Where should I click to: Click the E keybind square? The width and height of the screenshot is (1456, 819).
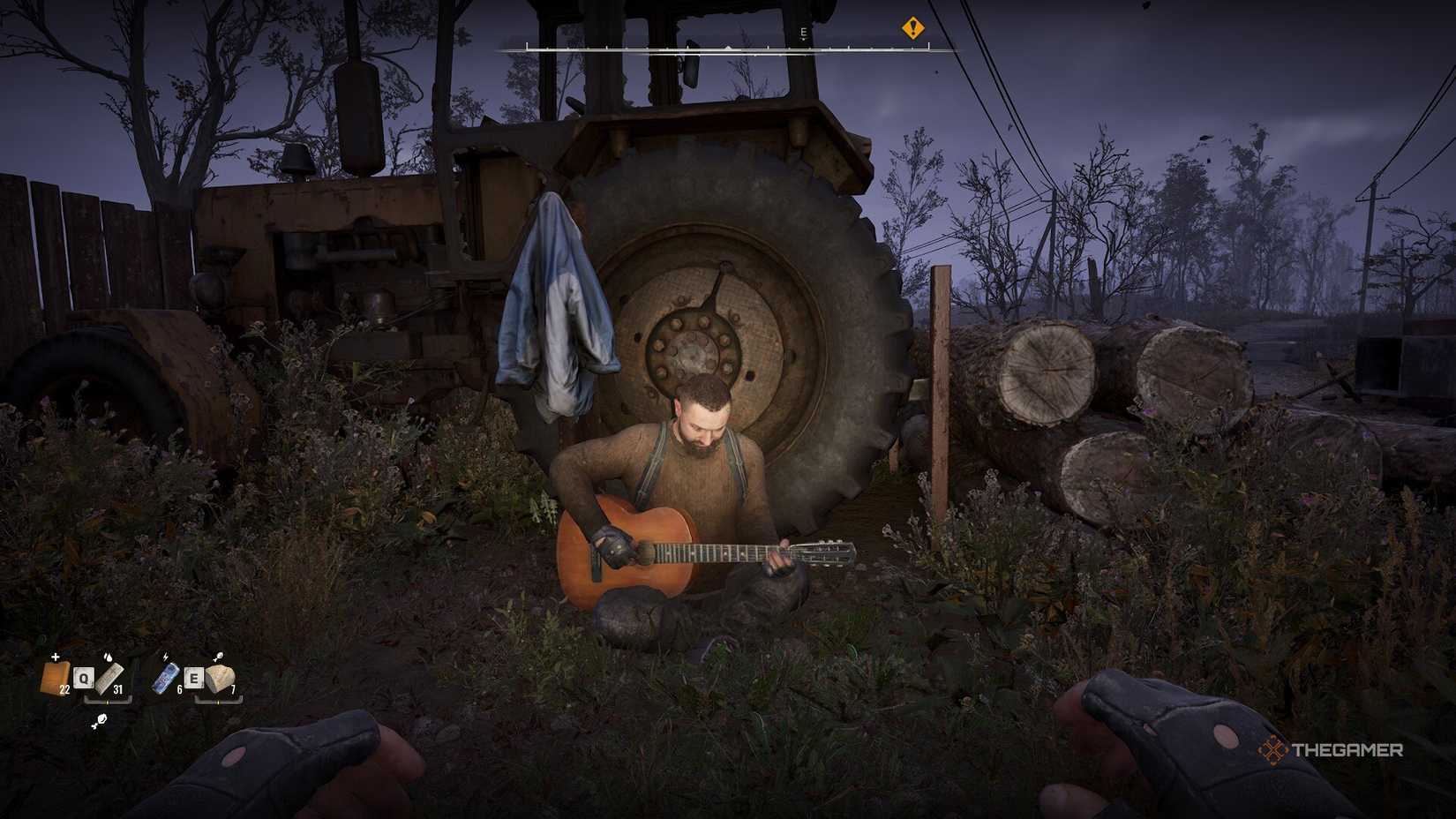tap(195, 678)
